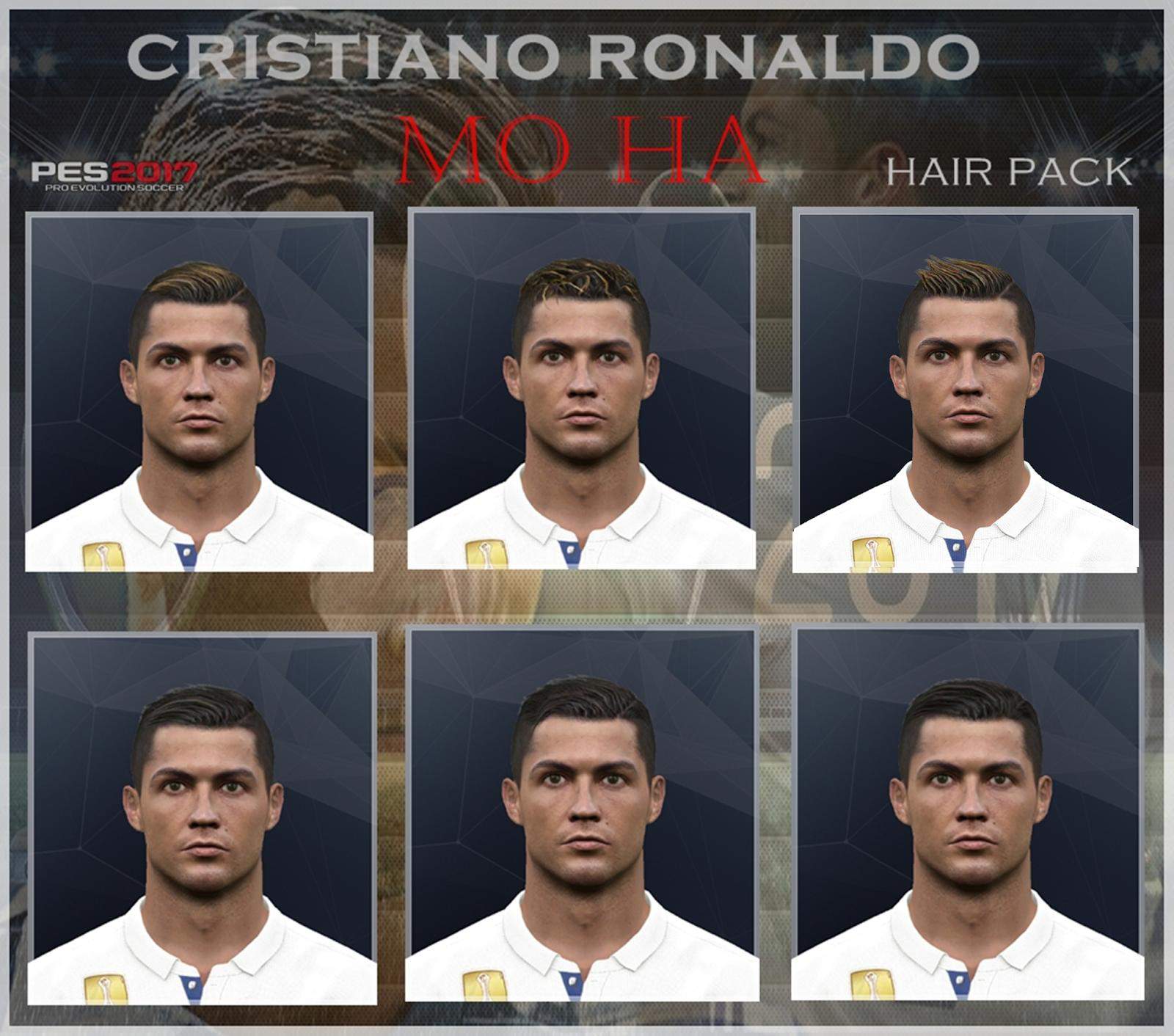This screenshot has width=1174, height=1036.
Task: Select the side-swept blond-streaked hairstyle portrait
Action: point(199,392)
